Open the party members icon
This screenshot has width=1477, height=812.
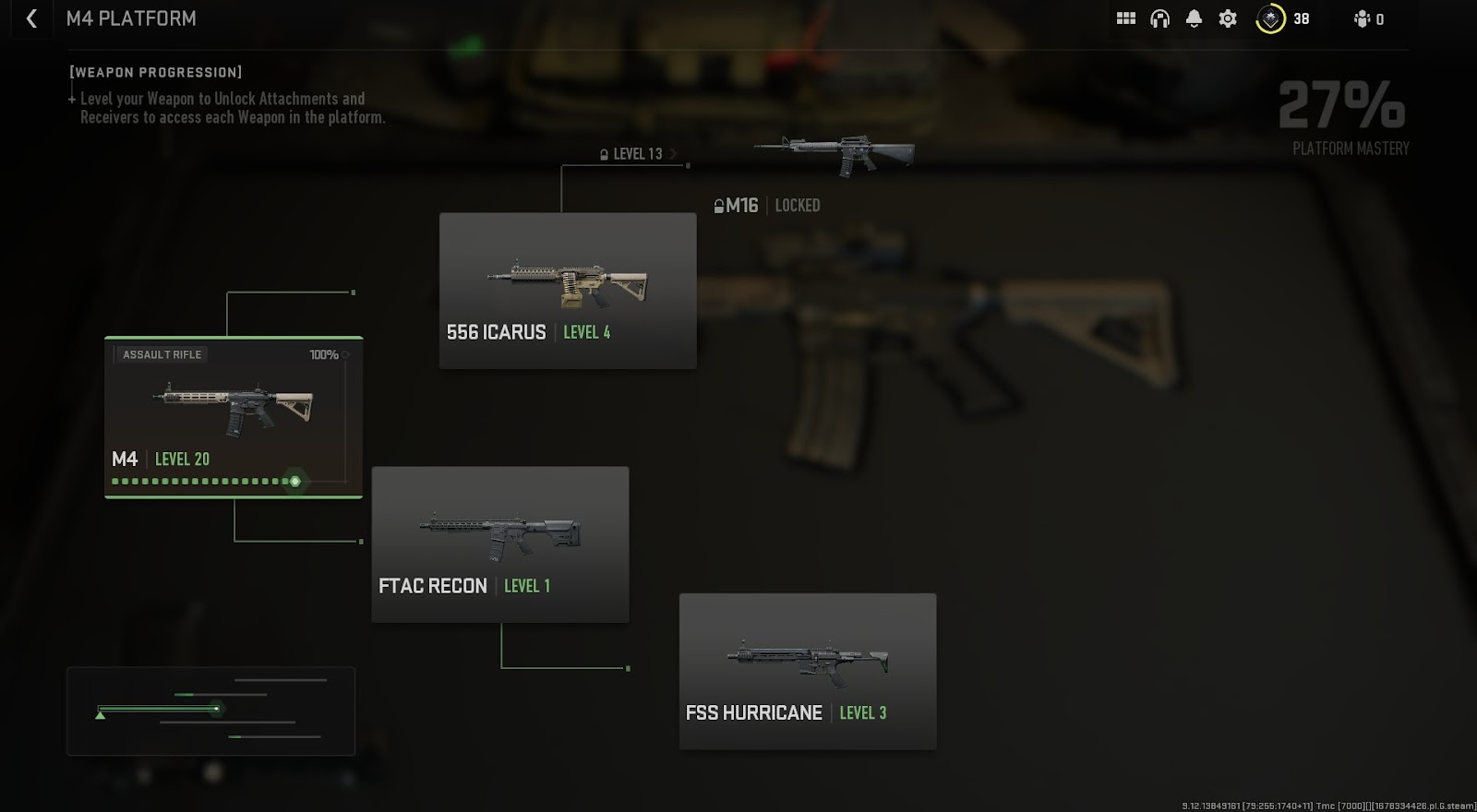coord(1363,18)
